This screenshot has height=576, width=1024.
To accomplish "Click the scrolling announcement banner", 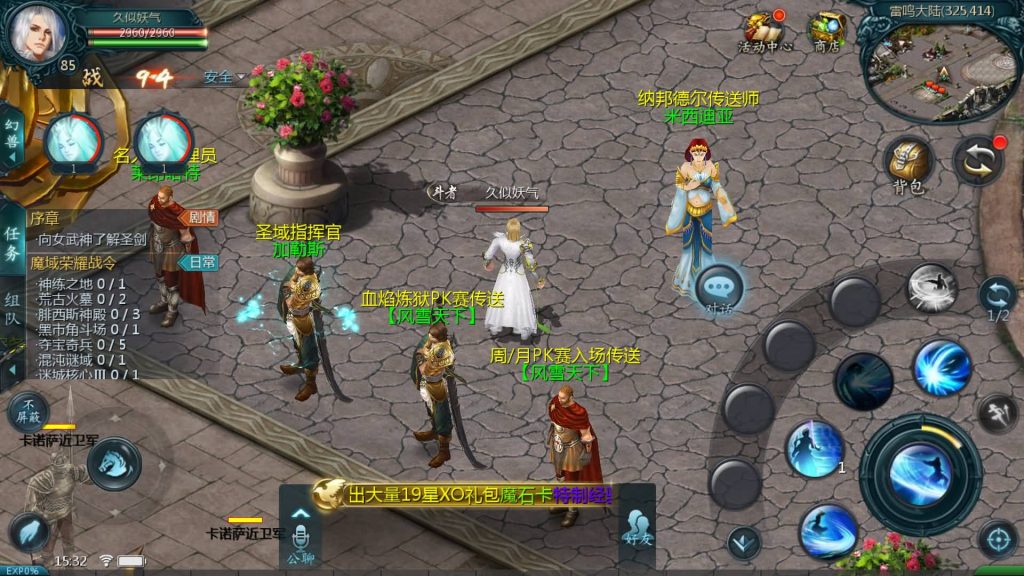I will 470,494.
